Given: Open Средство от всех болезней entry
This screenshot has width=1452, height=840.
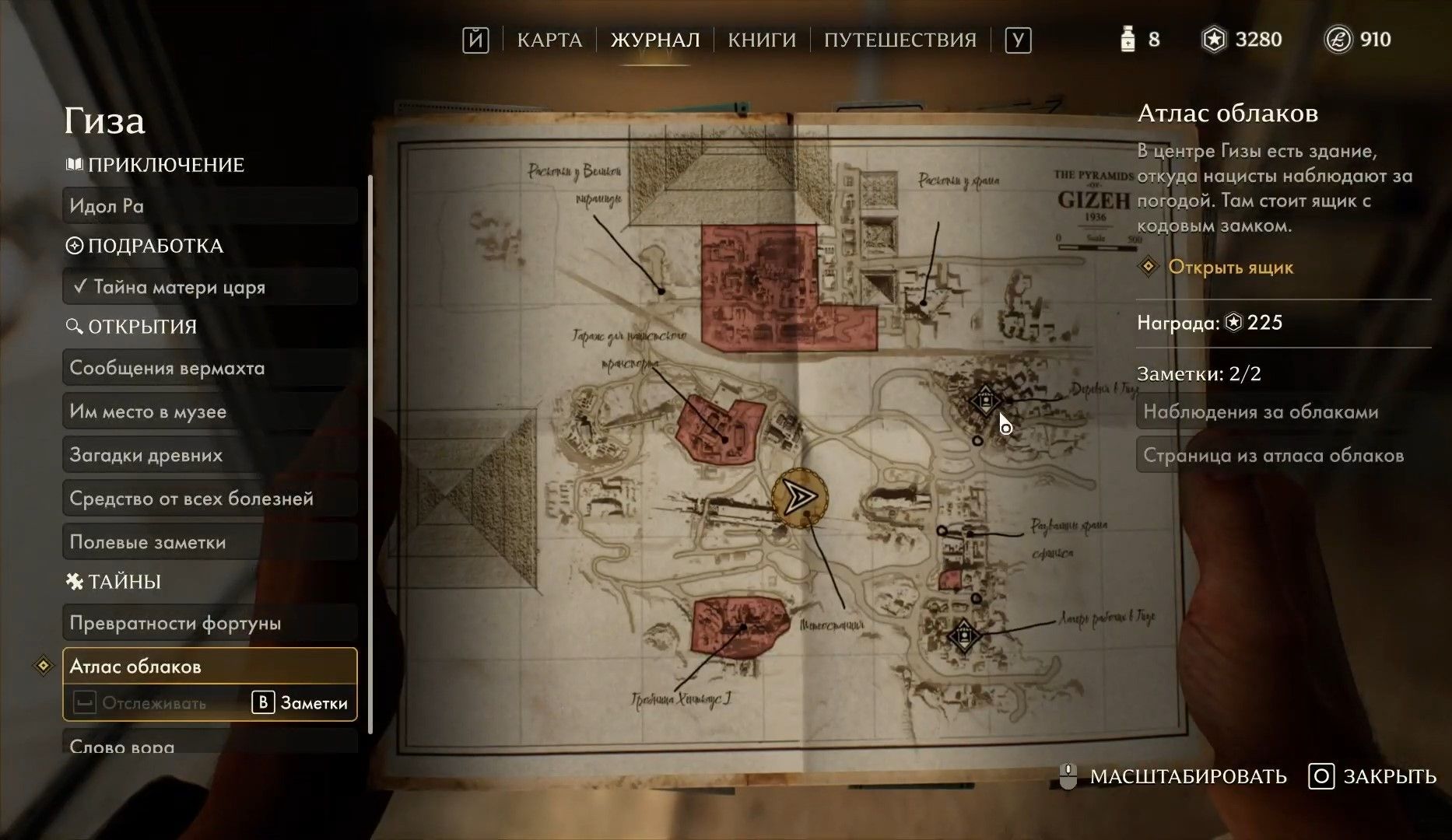Looking at the screenshot, I should (x=209, y=499).
